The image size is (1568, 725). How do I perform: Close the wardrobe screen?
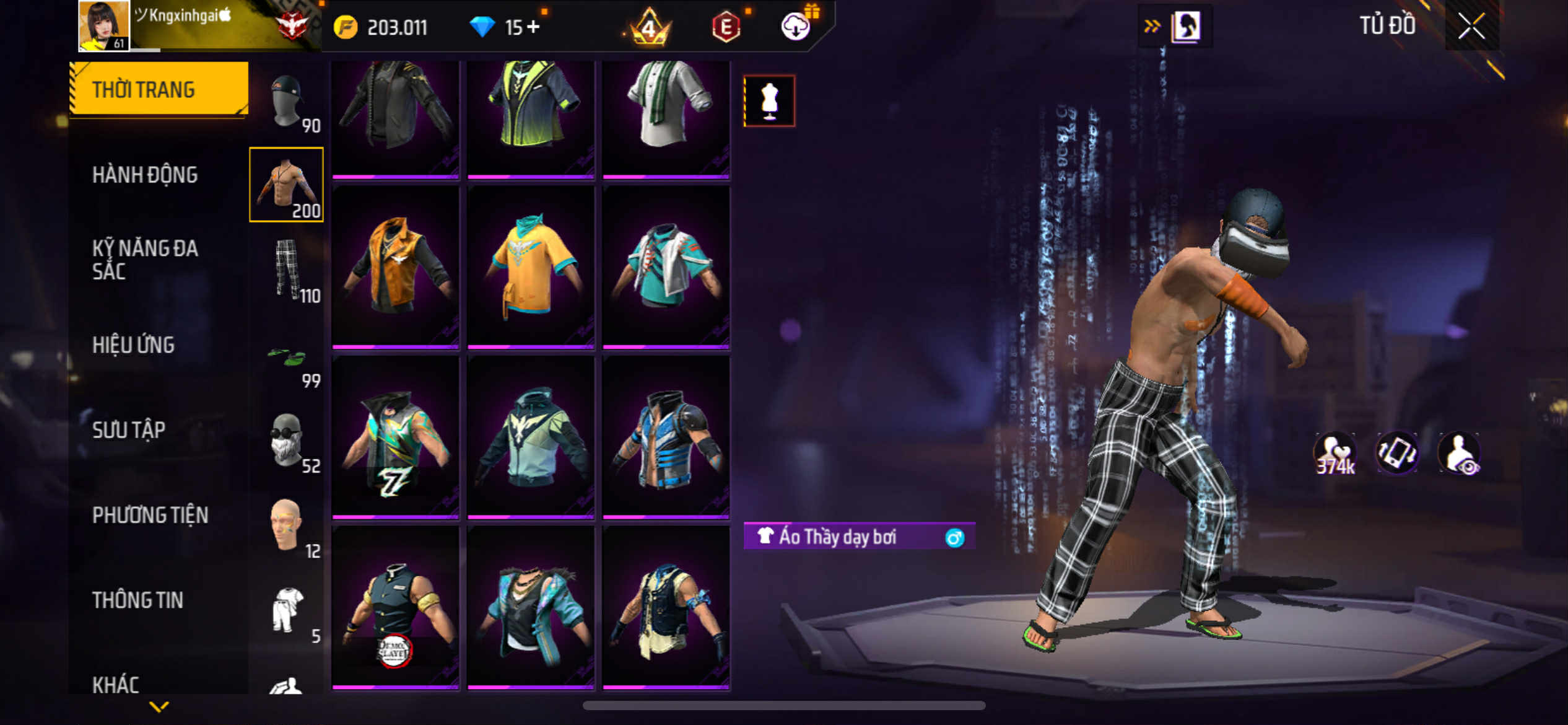(x=1471, y=27)
